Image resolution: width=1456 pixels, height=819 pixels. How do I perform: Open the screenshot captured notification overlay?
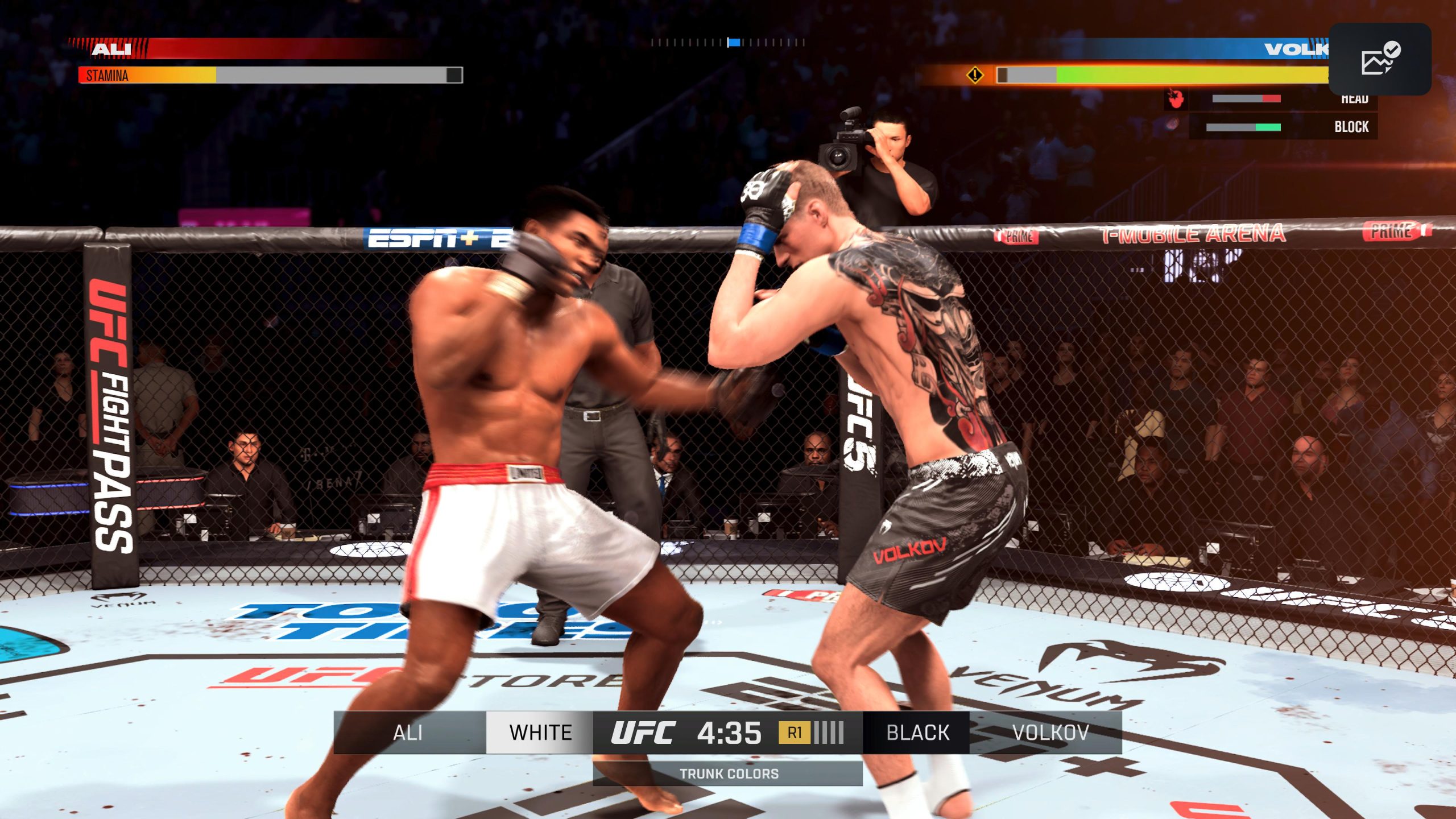click(x=1380, y=59)
